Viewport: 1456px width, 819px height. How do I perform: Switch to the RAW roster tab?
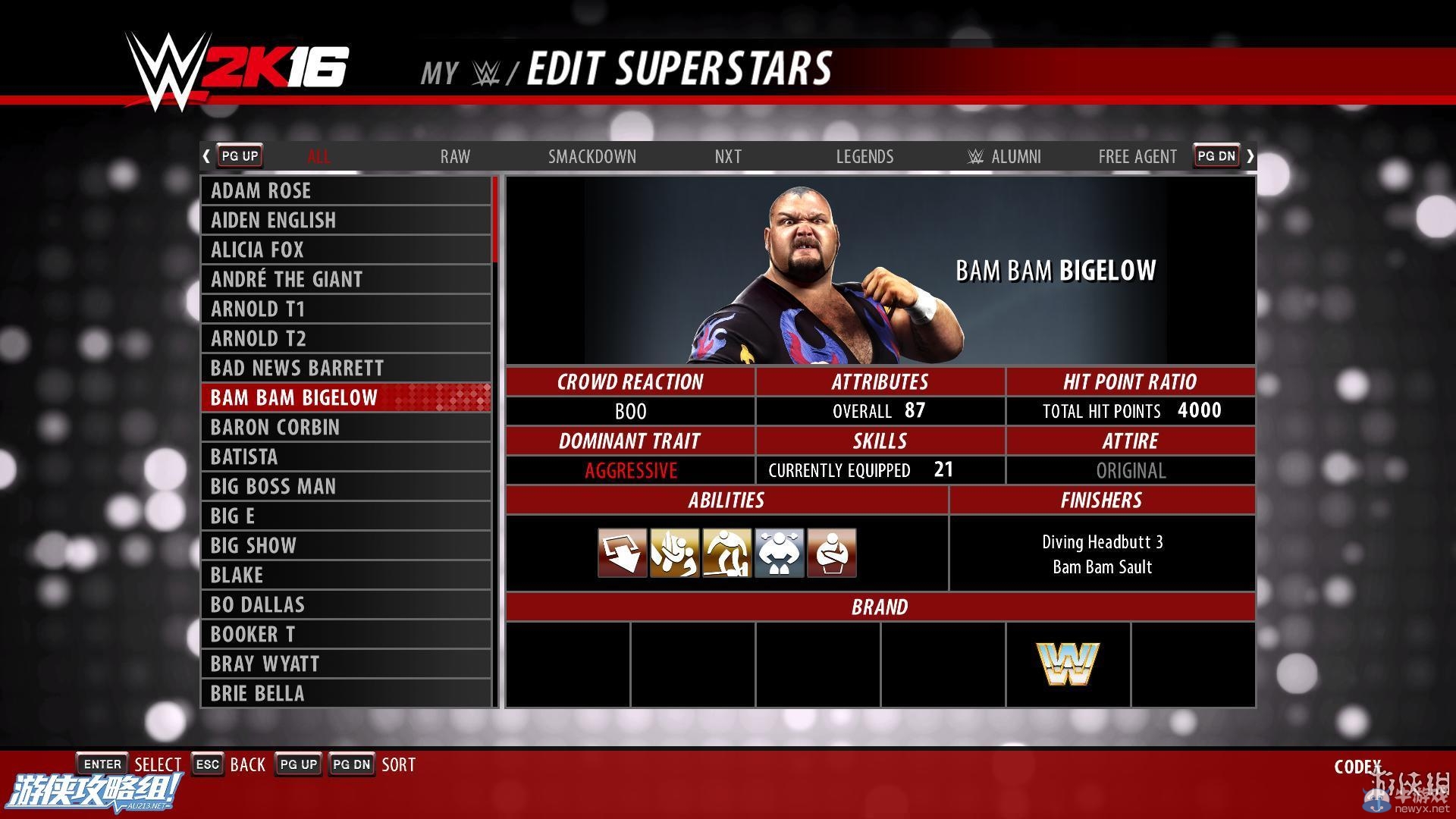pyautogui.click(x=454, y=156)
